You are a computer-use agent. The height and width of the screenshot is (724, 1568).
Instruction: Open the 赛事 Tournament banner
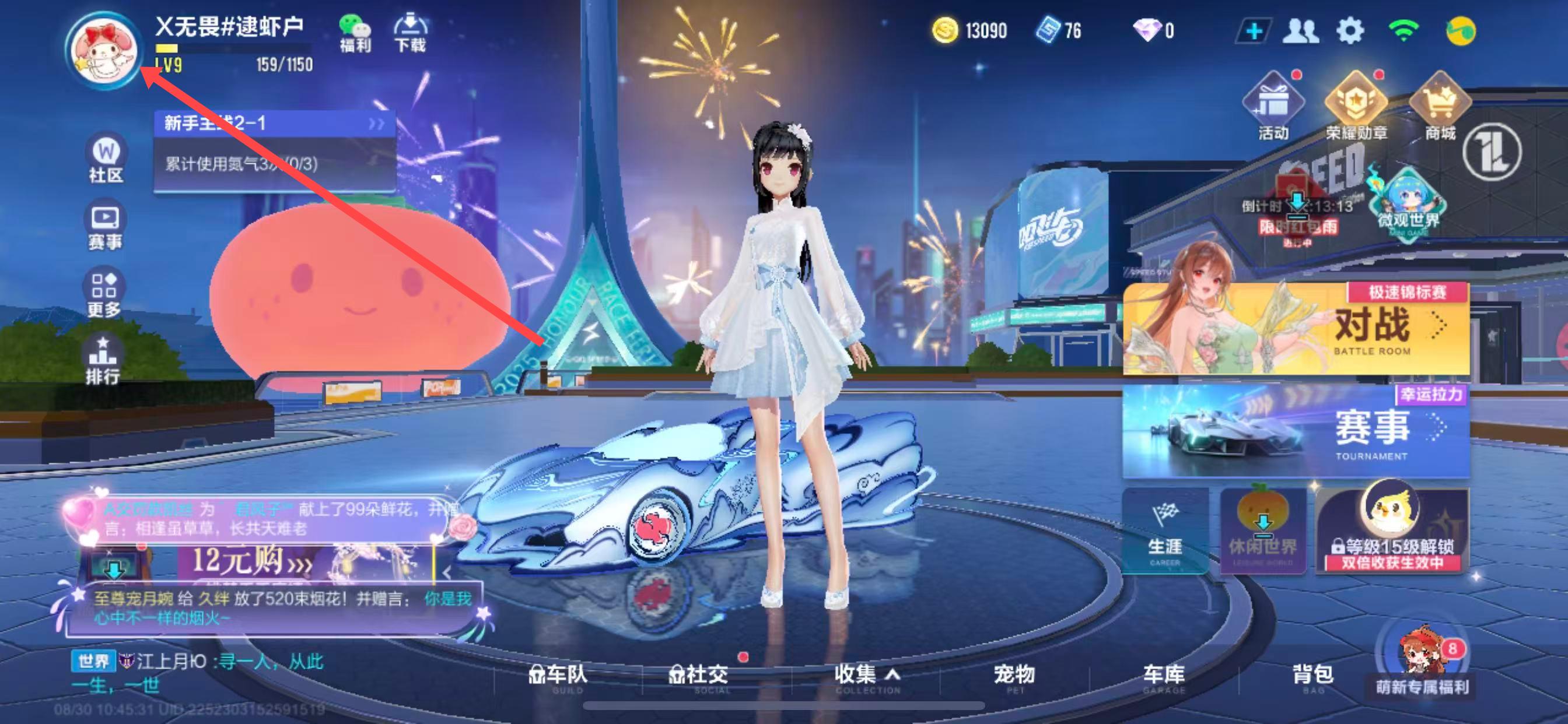click(x=1296, y=431)
